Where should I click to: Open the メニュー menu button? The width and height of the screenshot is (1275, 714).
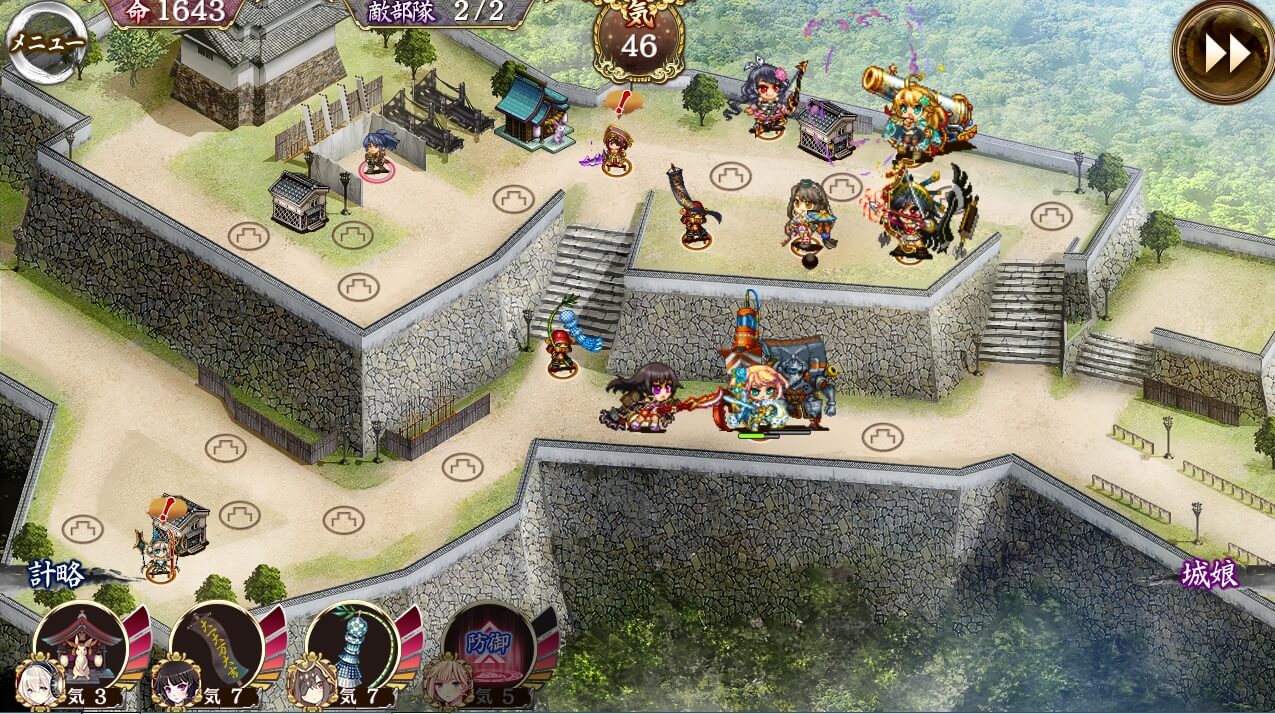tap(44, 41)
